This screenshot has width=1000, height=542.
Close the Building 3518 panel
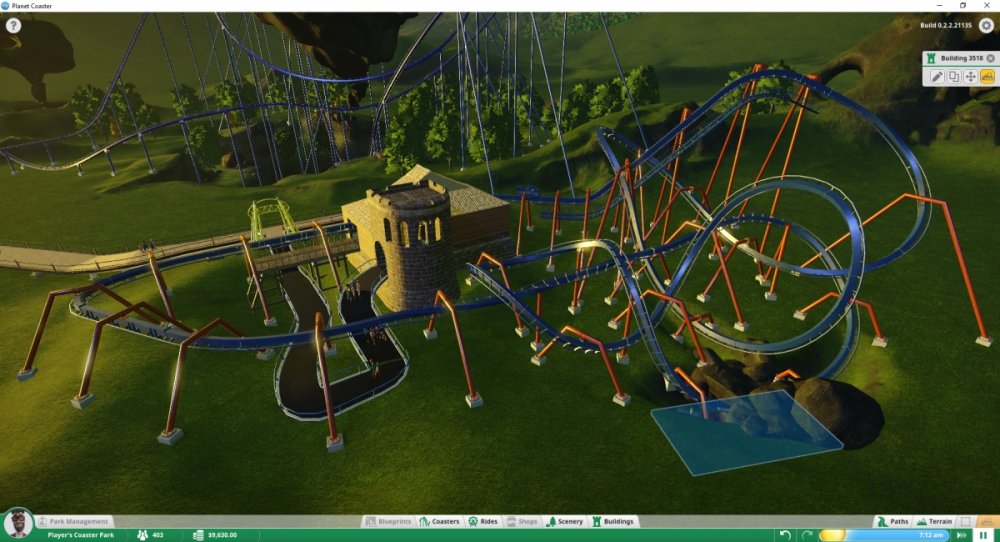point(990,59)
